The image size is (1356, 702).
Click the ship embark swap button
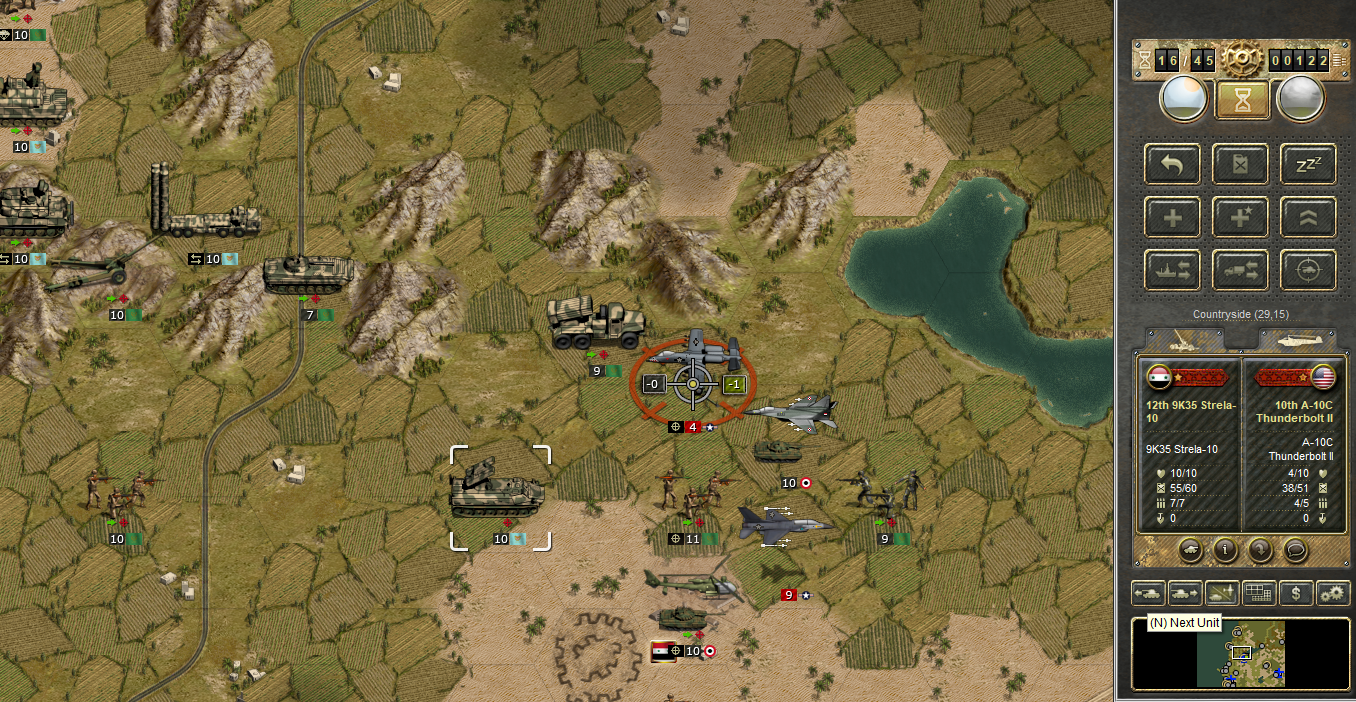[1174, 270]
